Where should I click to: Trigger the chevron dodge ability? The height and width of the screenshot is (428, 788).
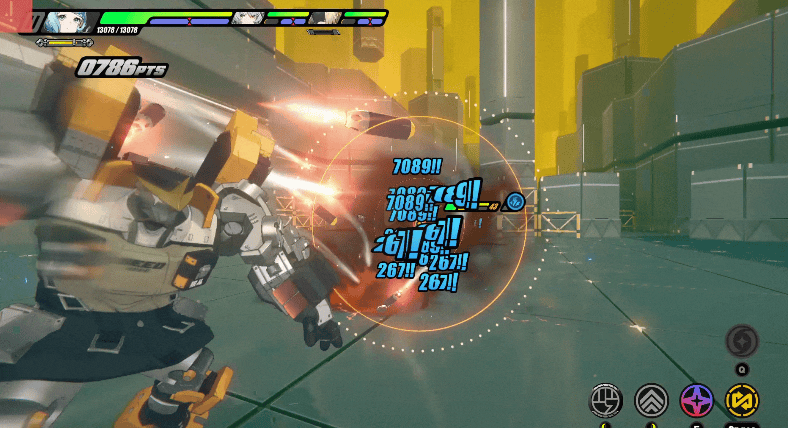pos(651,400)
